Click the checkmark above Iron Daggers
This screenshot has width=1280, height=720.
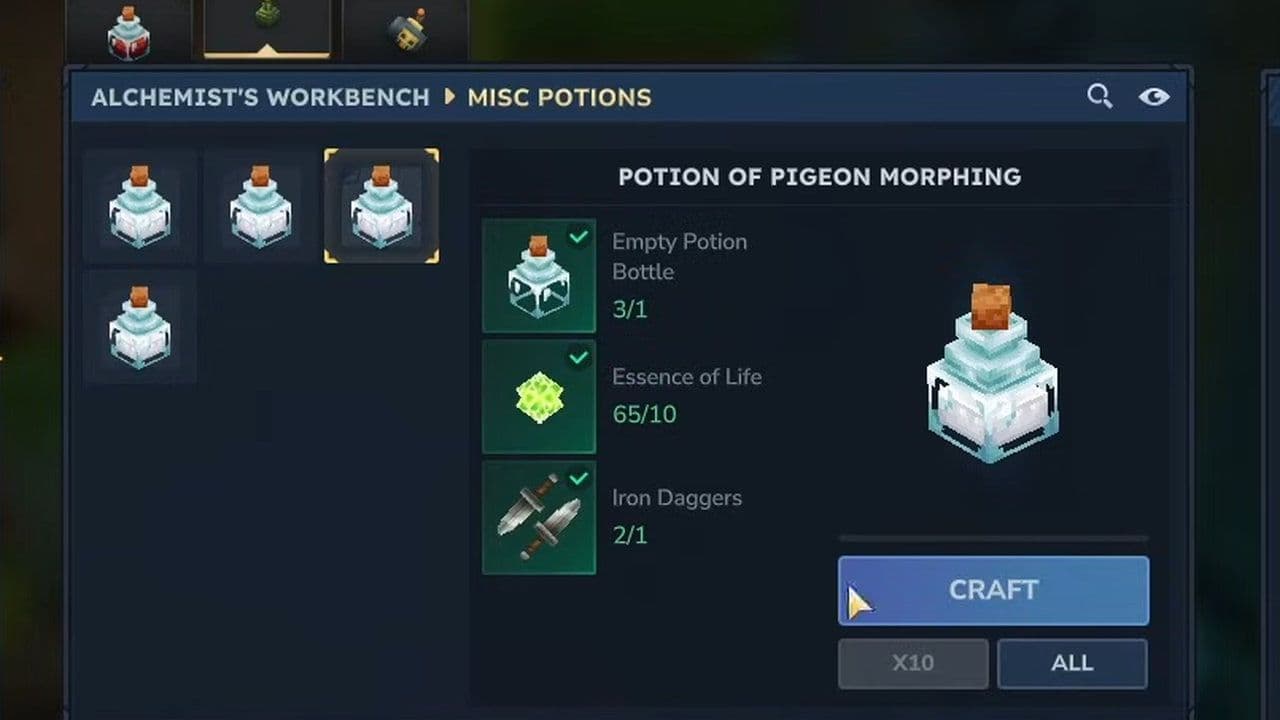pos(578,480)
